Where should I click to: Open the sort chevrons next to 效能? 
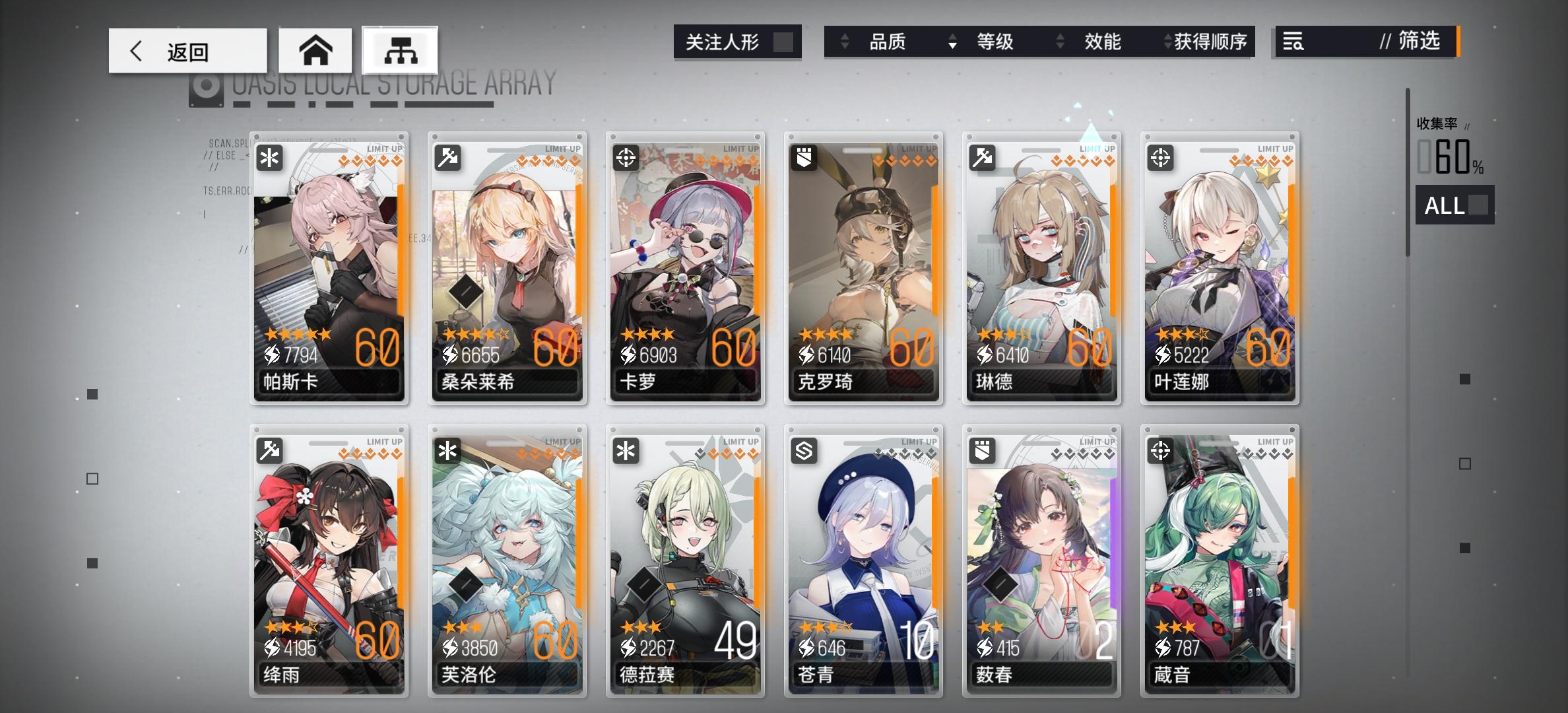1061,42
